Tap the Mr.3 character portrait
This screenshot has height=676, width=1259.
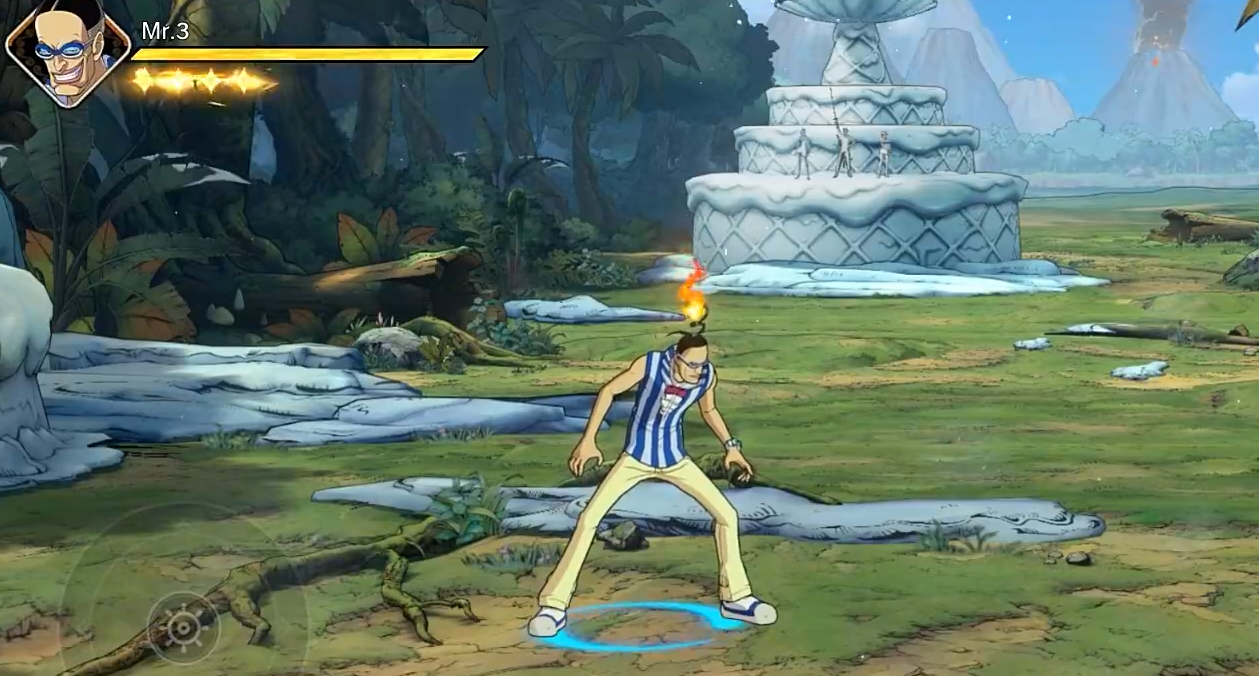click(x=68, y=52)
